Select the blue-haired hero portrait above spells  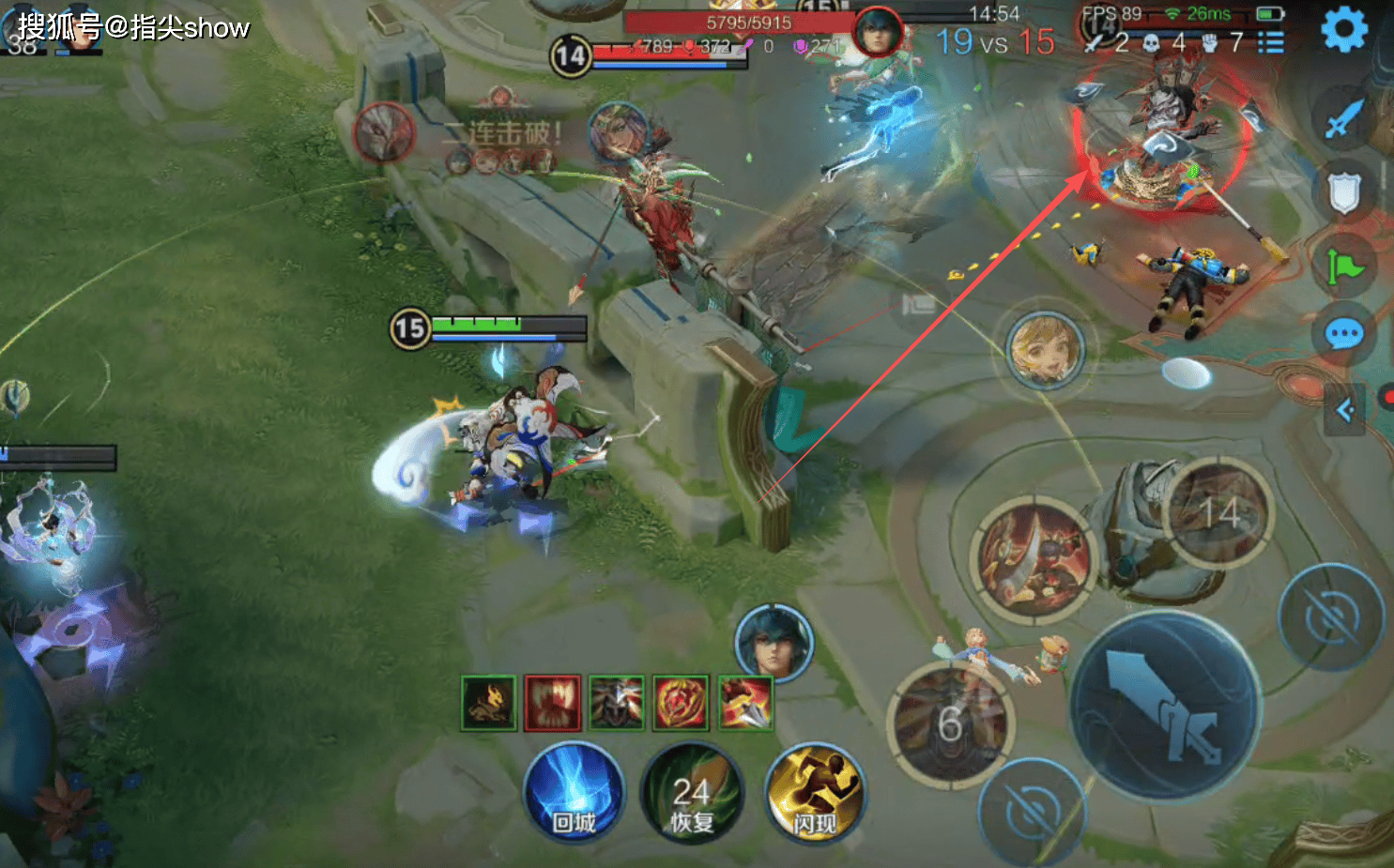click(774, 644)
